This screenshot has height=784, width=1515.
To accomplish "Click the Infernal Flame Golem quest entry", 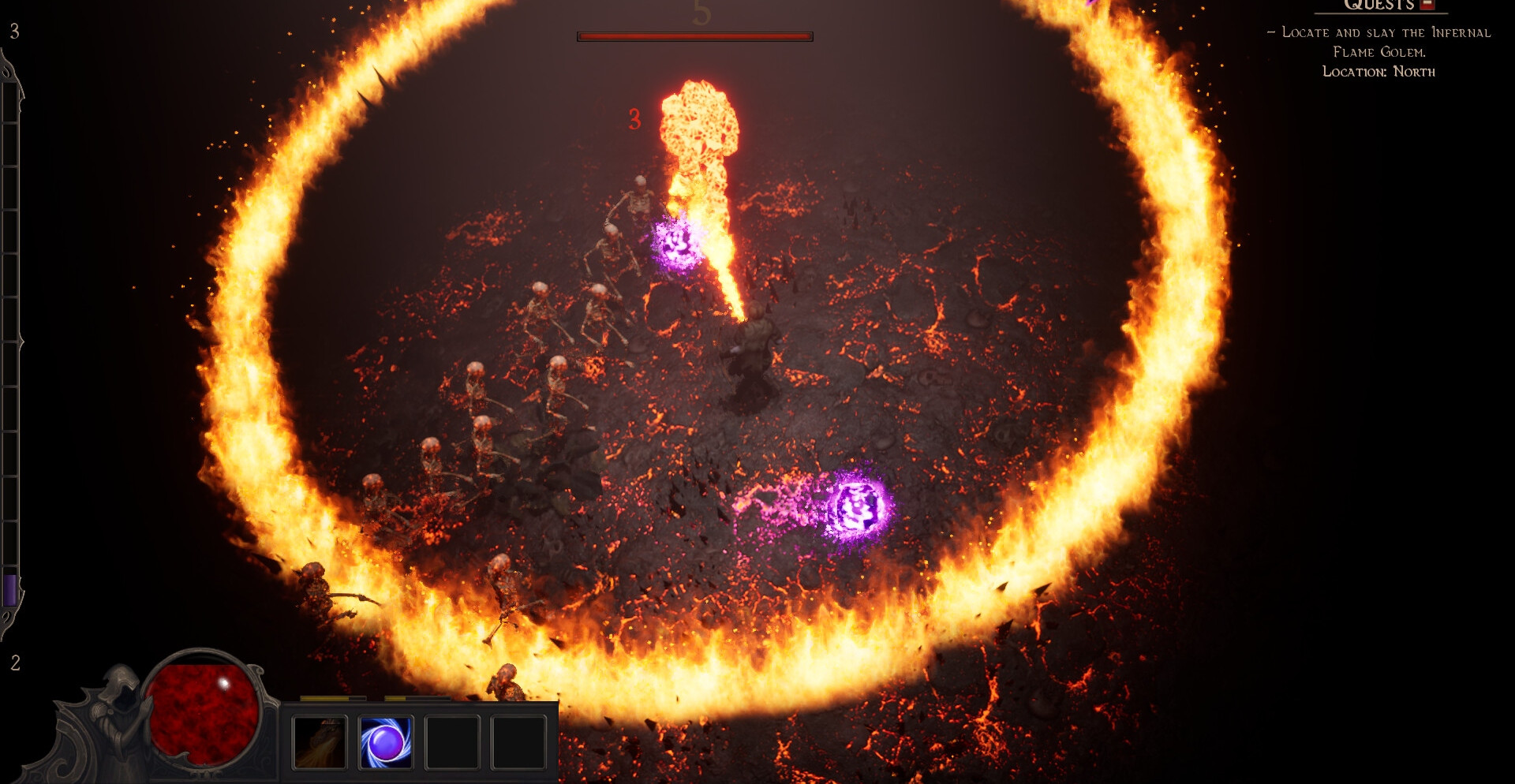I will (1378, 43).
